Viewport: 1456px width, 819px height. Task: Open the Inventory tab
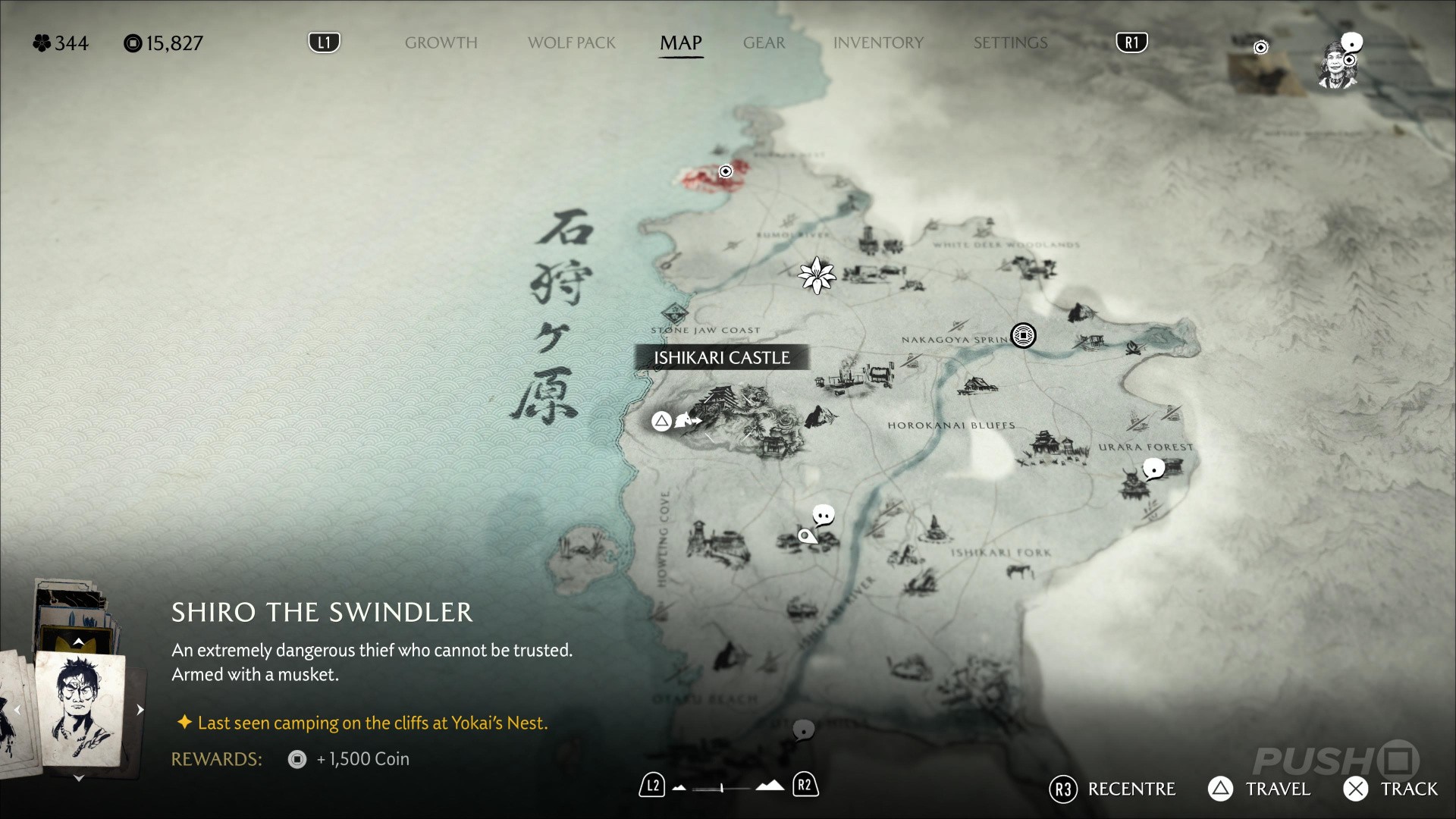coord(878,43)
